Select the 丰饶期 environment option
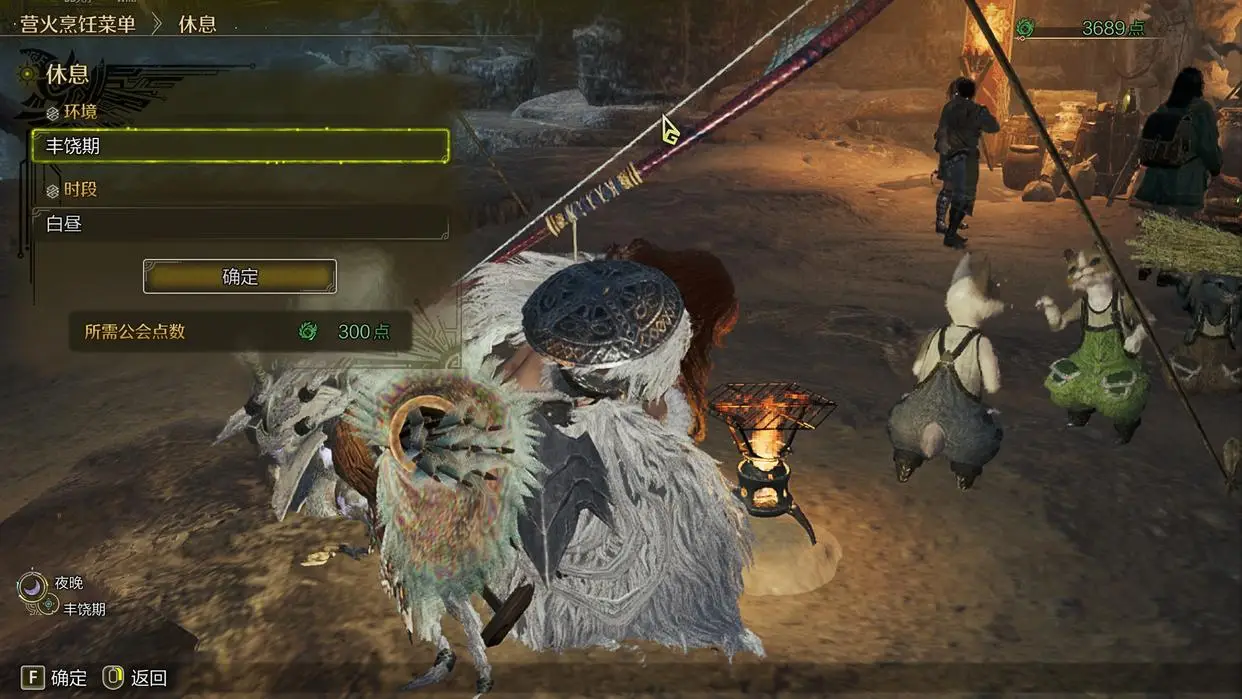 (240, 146)
